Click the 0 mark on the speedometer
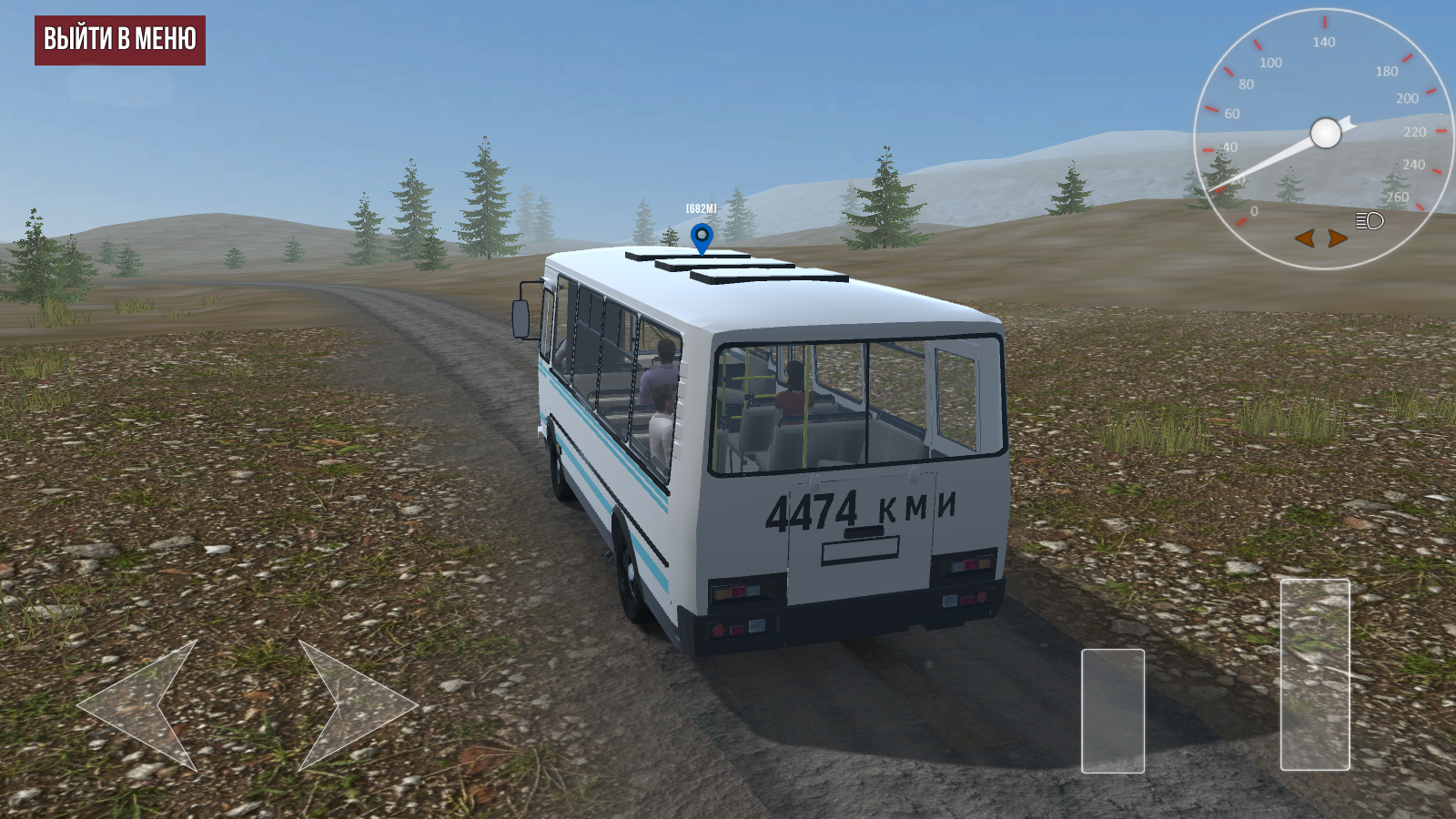The height and width of the screenshot is (819, 1456). pos(1254,209)
